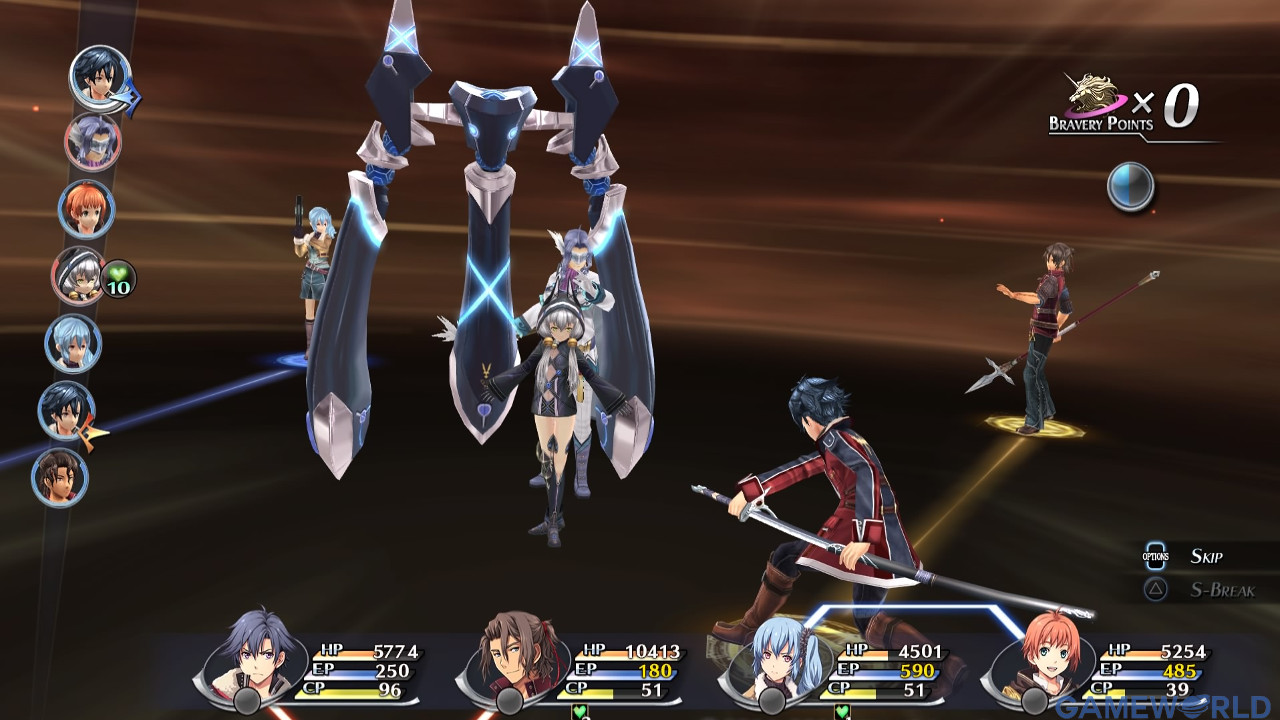1280x720 pixels.
Task: Select Rean's party status portrait with HP 5774
Action: pyautogui.click(x=252, y=660)
